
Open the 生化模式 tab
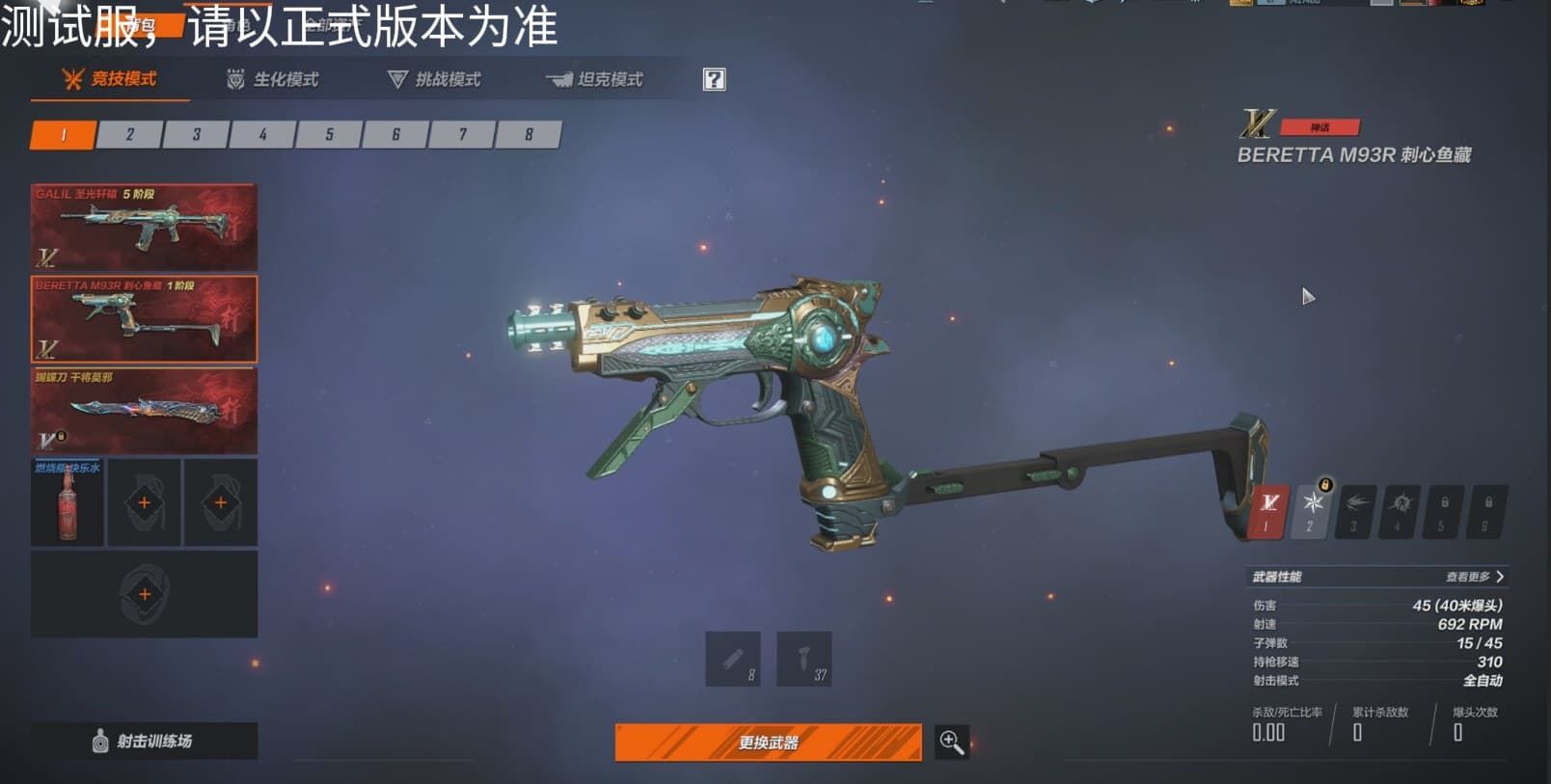pos(272,79)
